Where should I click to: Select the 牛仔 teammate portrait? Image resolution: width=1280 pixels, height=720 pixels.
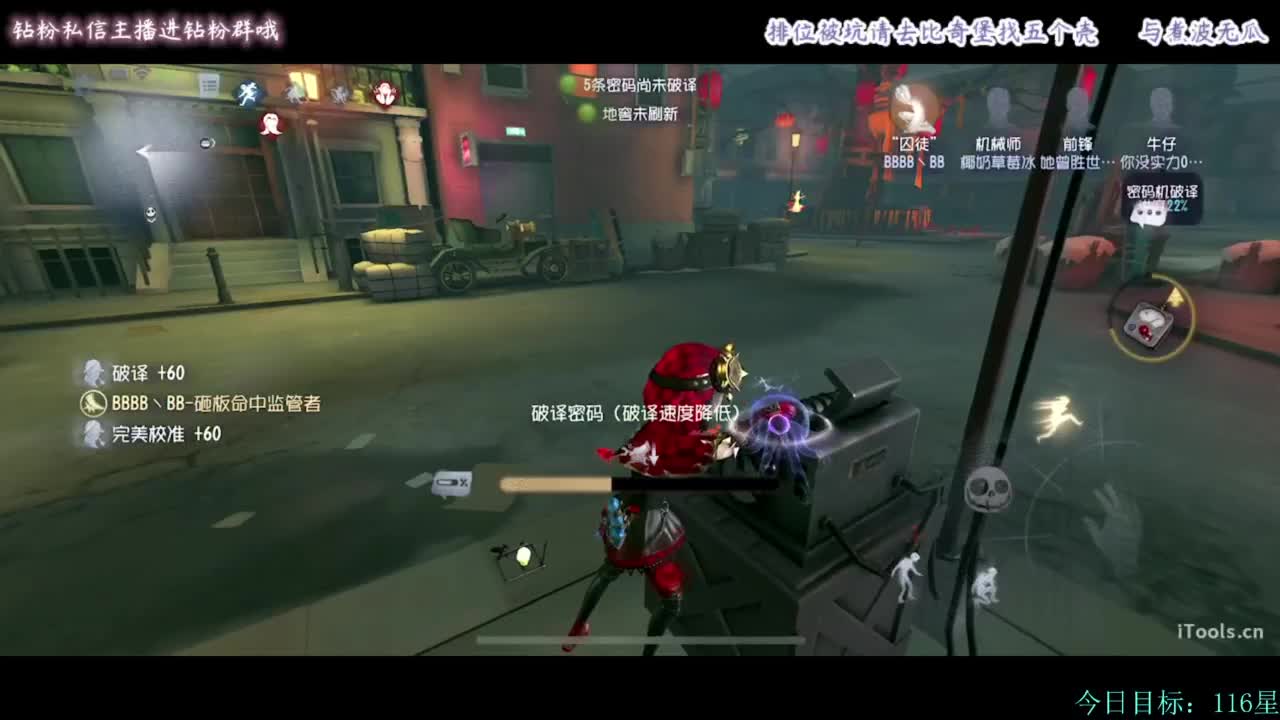pyautogui.click(x=1160, y=103)
